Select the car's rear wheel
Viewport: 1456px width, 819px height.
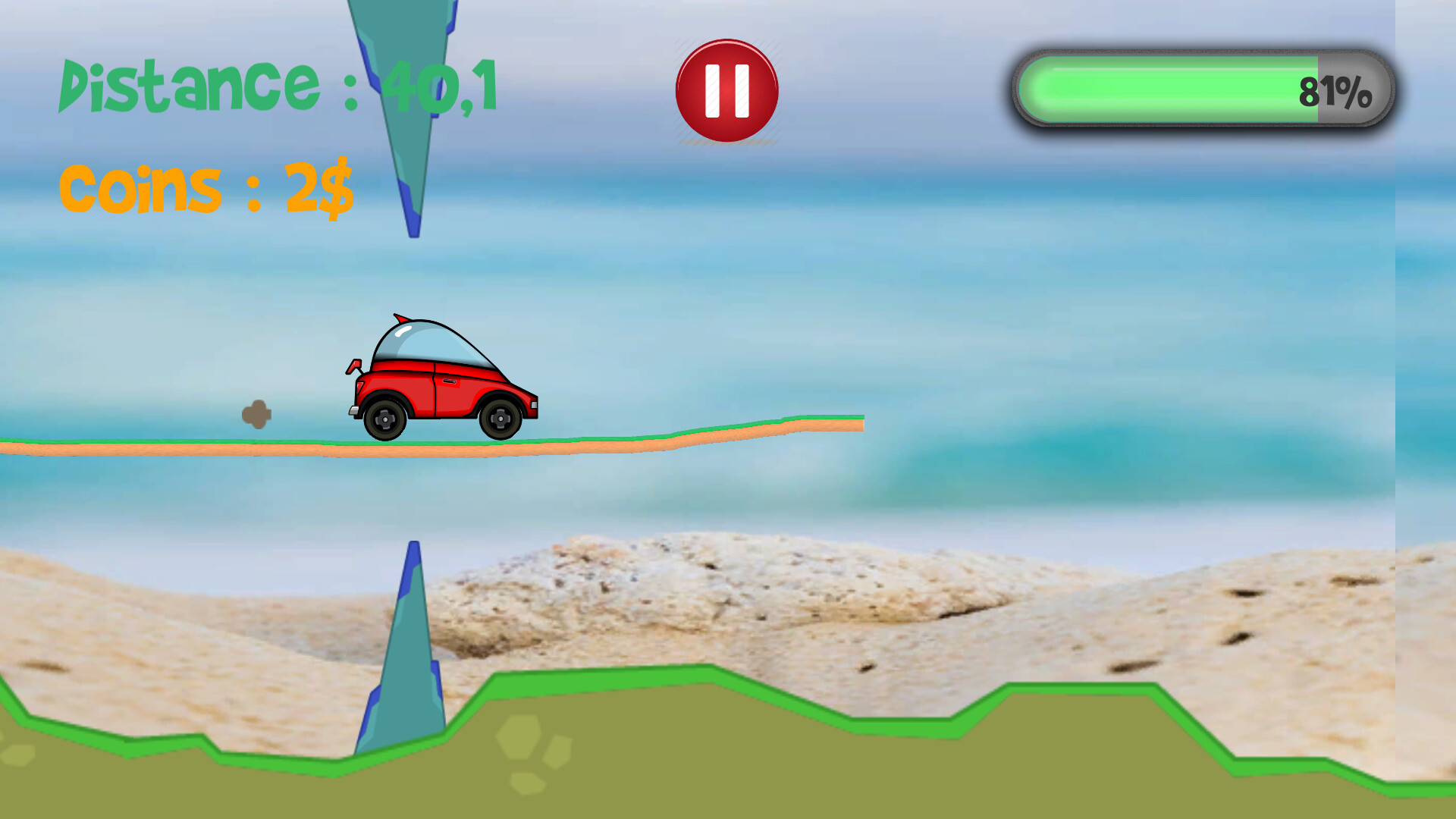[x=385, y=419]
